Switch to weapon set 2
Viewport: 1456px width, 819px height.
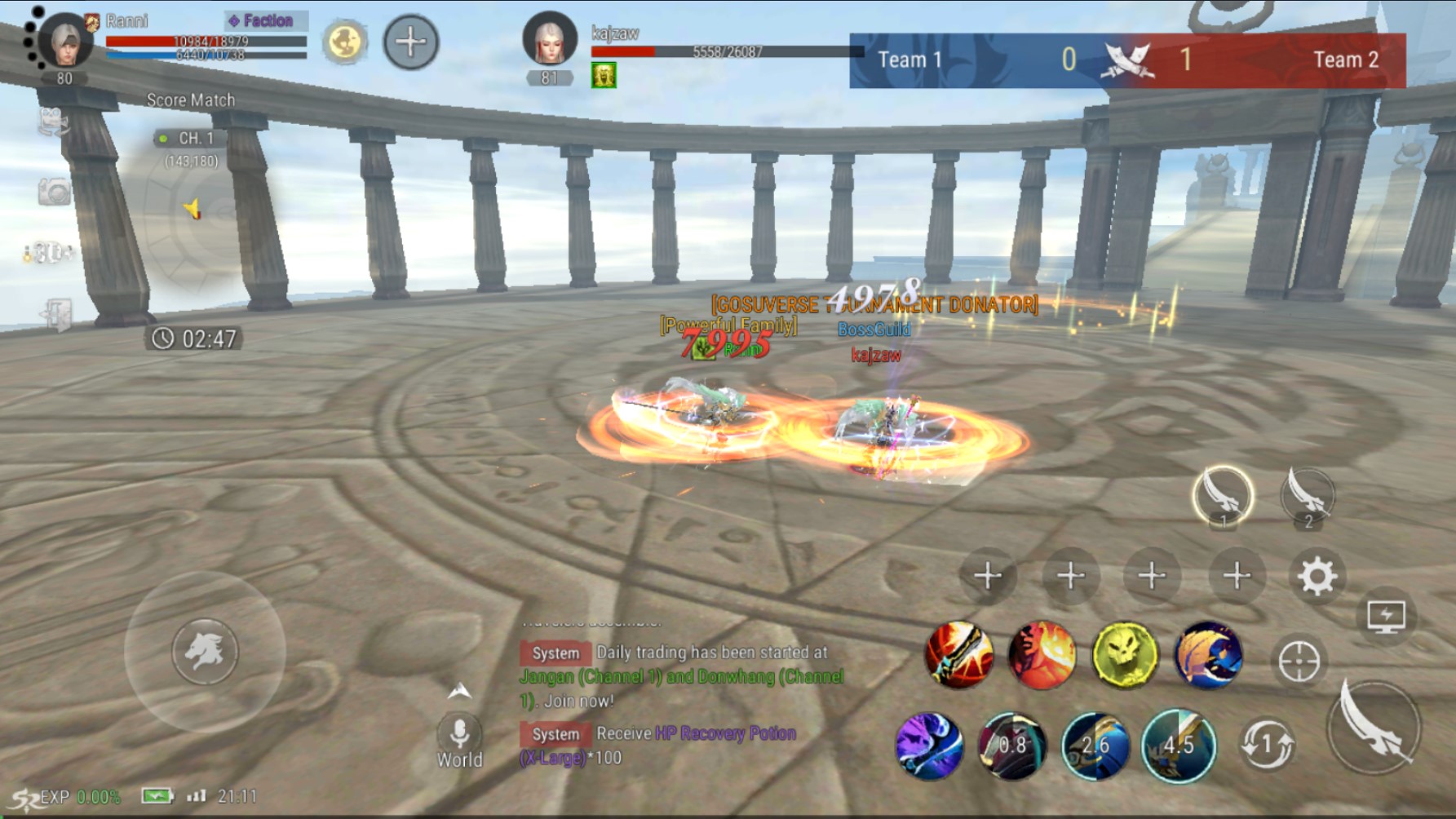tap(1308, 496)
